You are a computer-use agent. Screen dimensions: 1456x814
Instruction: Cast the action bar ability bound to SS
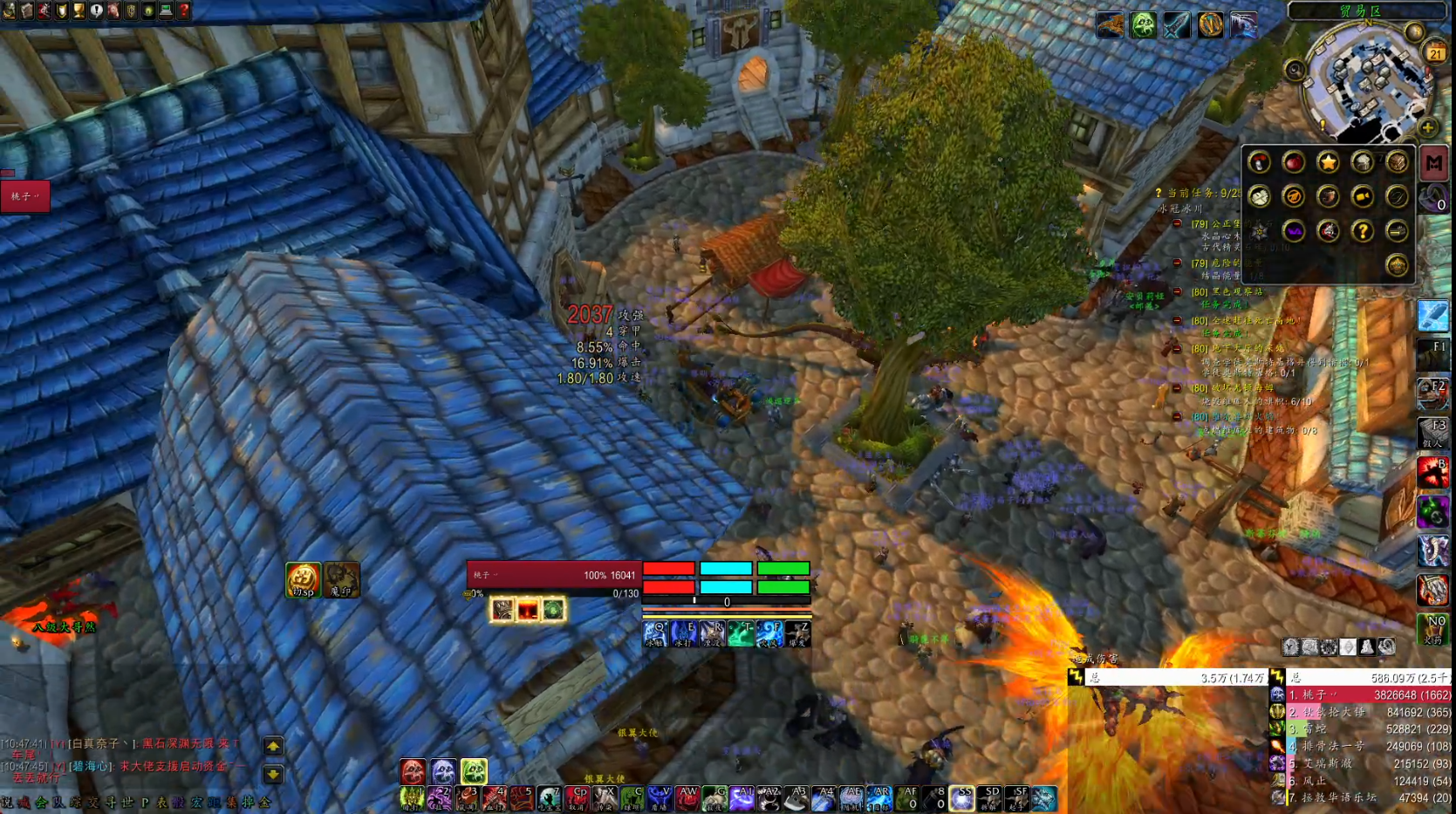[962, 798]
